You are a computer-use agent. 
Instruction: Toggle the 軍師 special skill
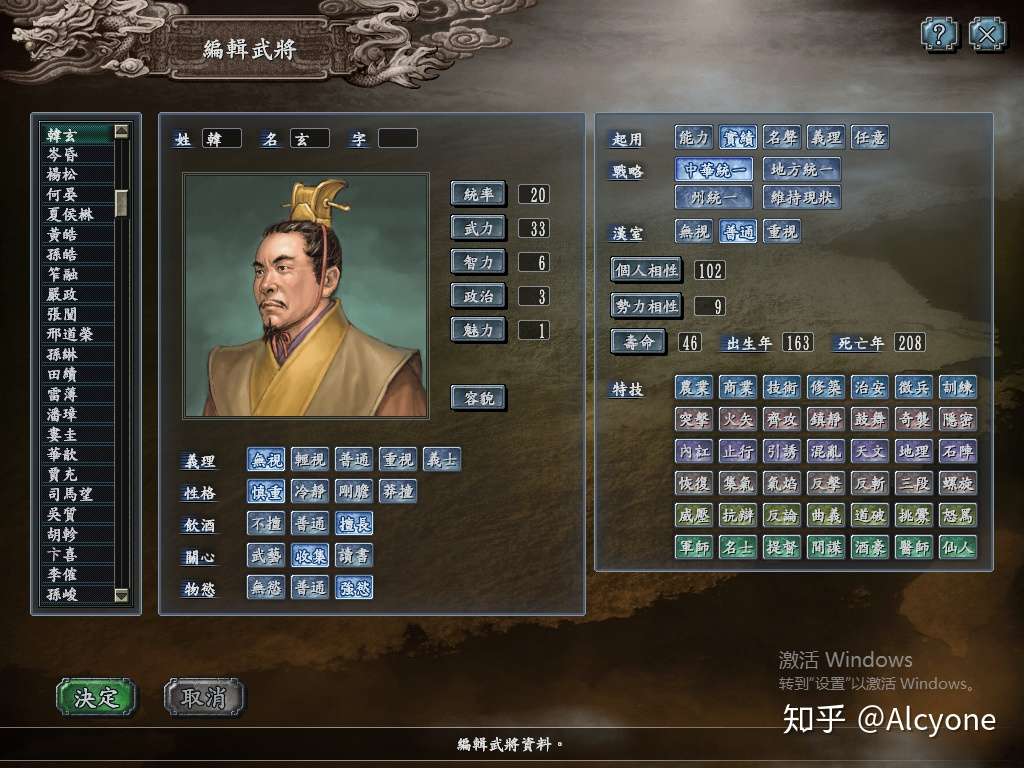694,547
